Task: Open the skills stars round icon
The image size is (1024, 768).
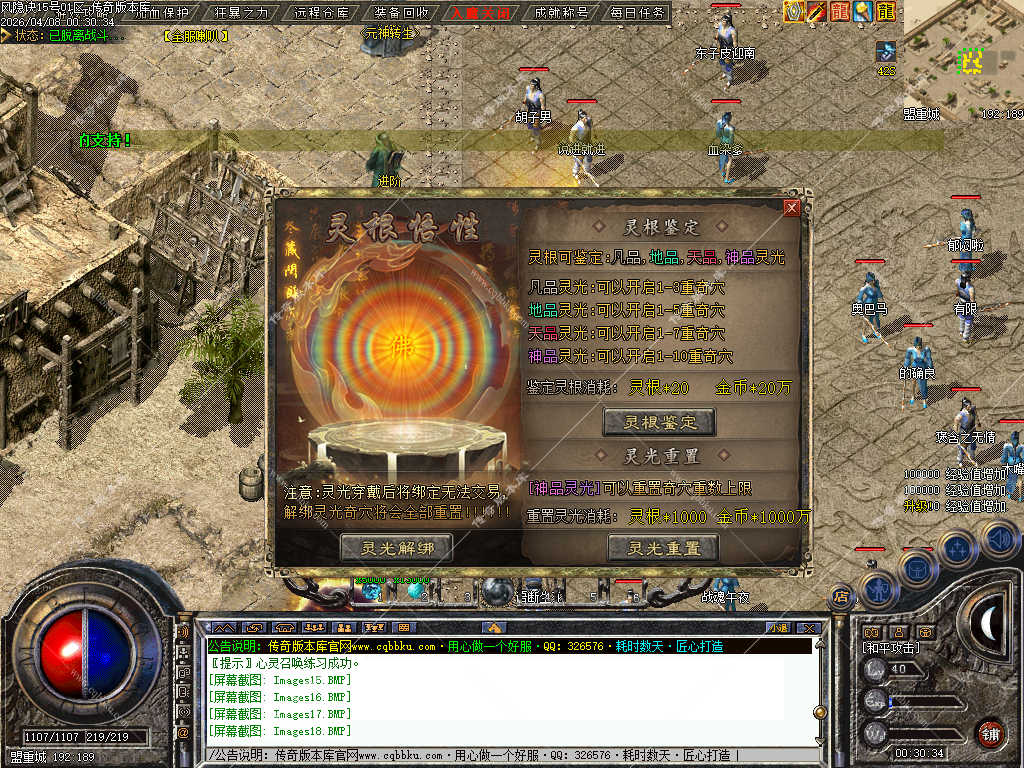Action: (x=956, y=549)
